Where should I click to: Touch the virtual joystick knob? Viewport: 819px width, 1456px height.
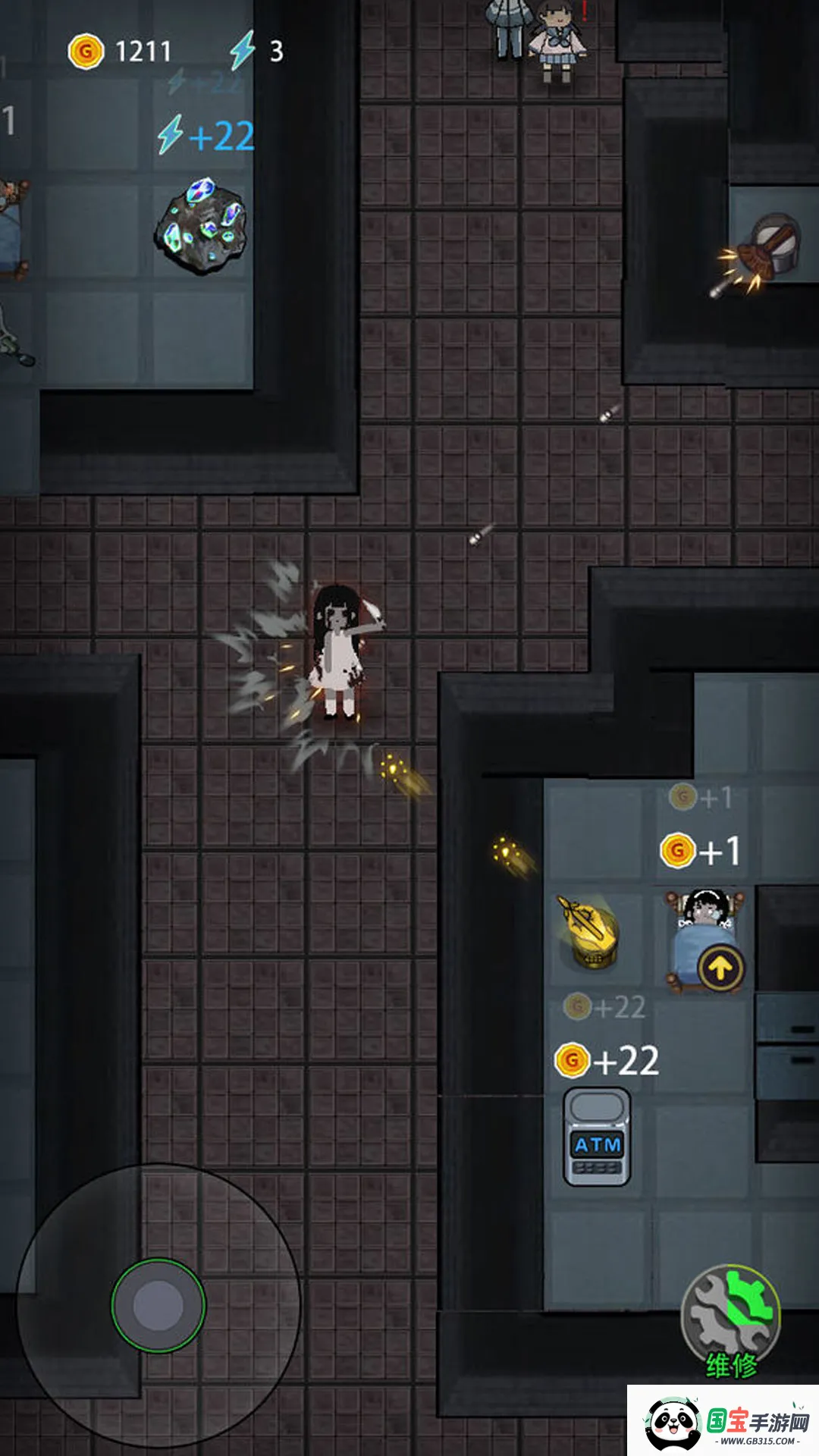(x=158, y=1306)
